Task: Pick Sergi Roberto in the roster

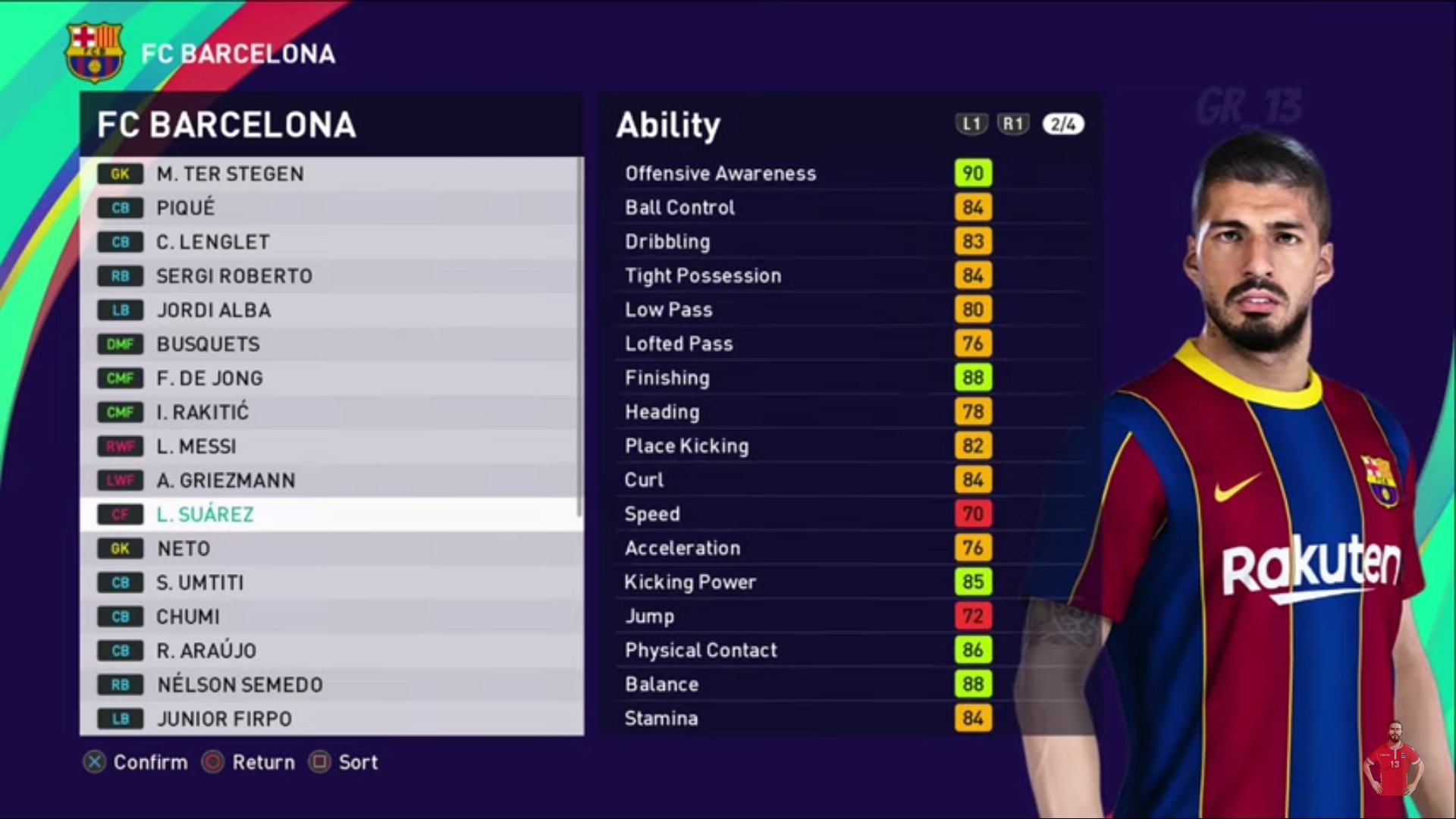Action: [331, 276]
